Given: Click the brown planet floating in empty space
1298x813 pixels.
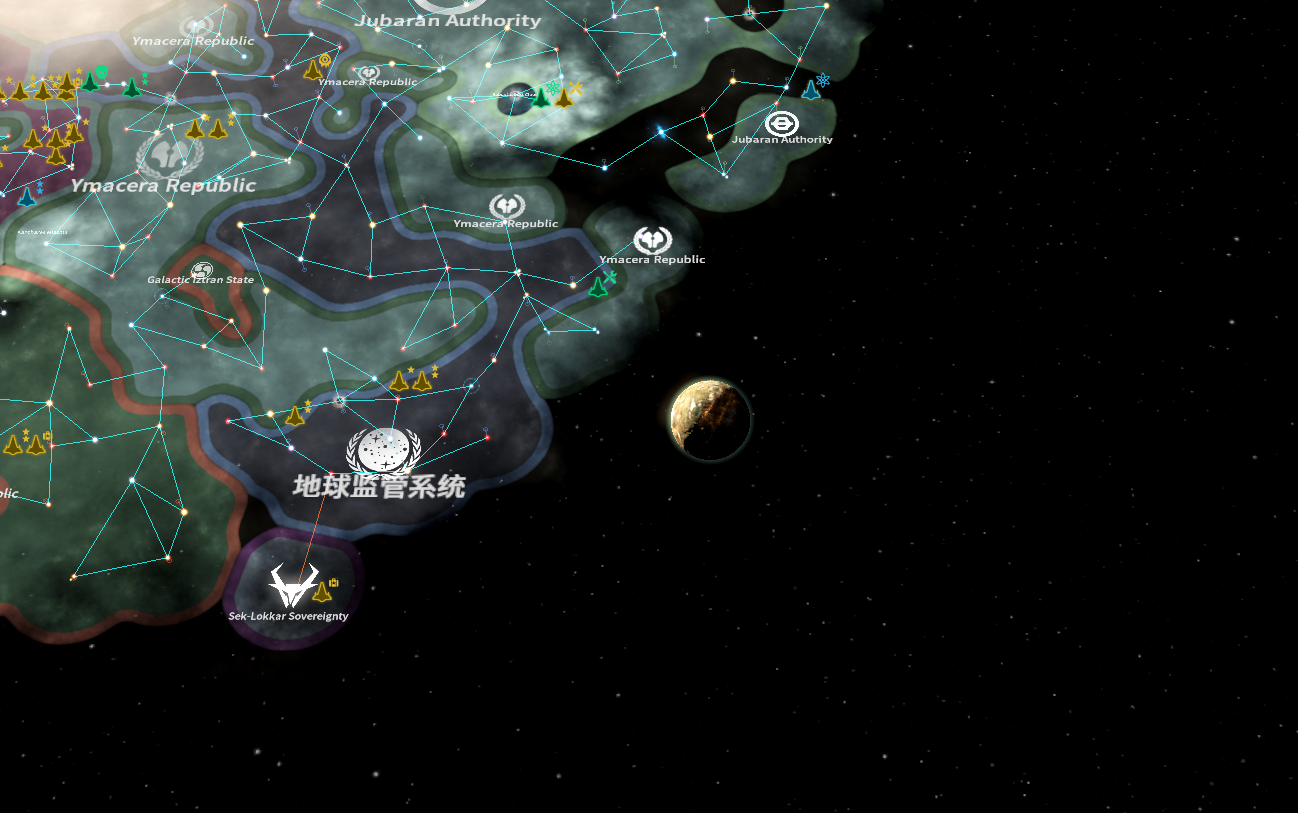Looking at the screenshot, I should [710, 420].
